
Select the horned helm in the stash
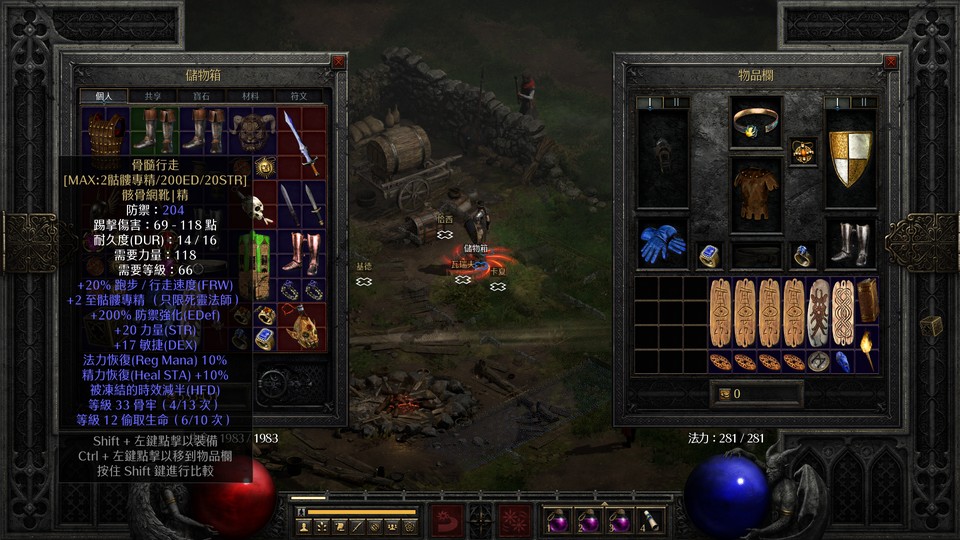click(249, 130)
